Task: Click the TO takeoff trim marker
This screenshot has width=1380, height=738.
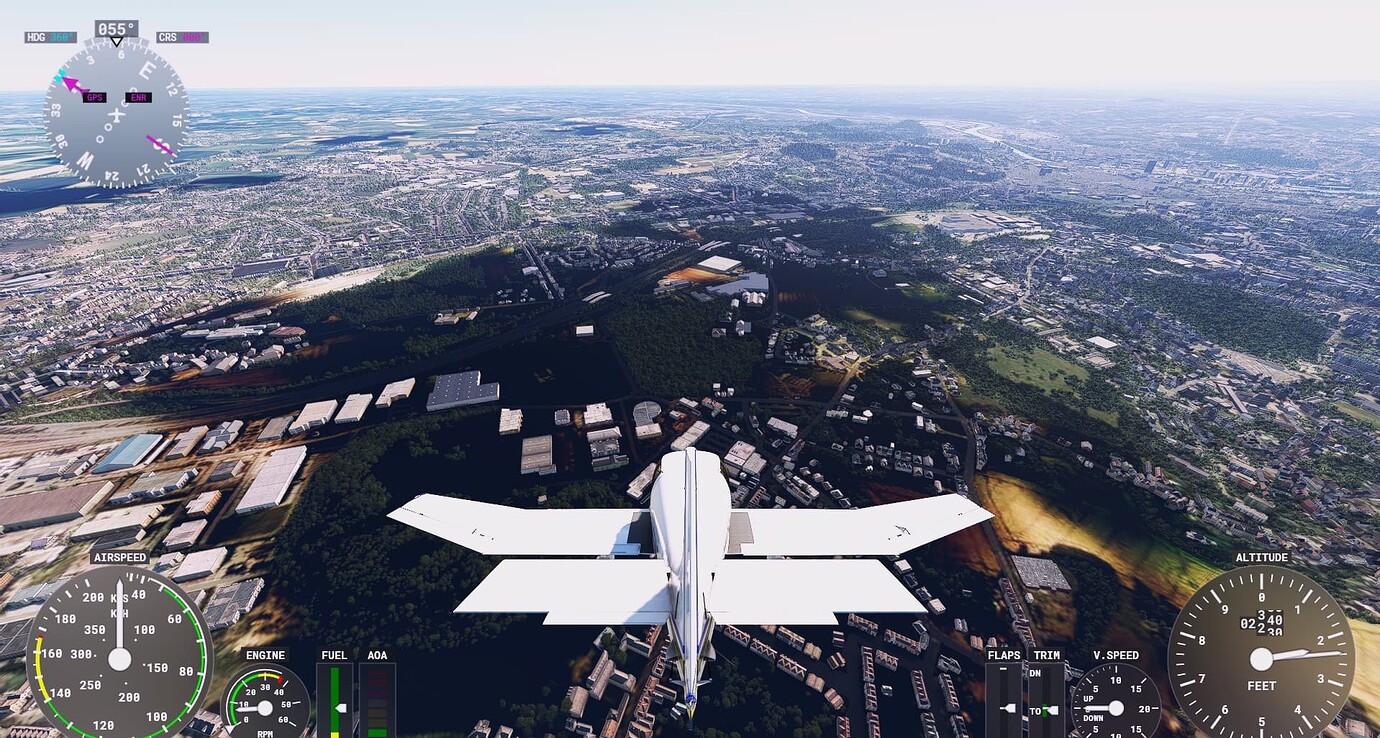Action: pyautogui.click(x=1037, y=711)
